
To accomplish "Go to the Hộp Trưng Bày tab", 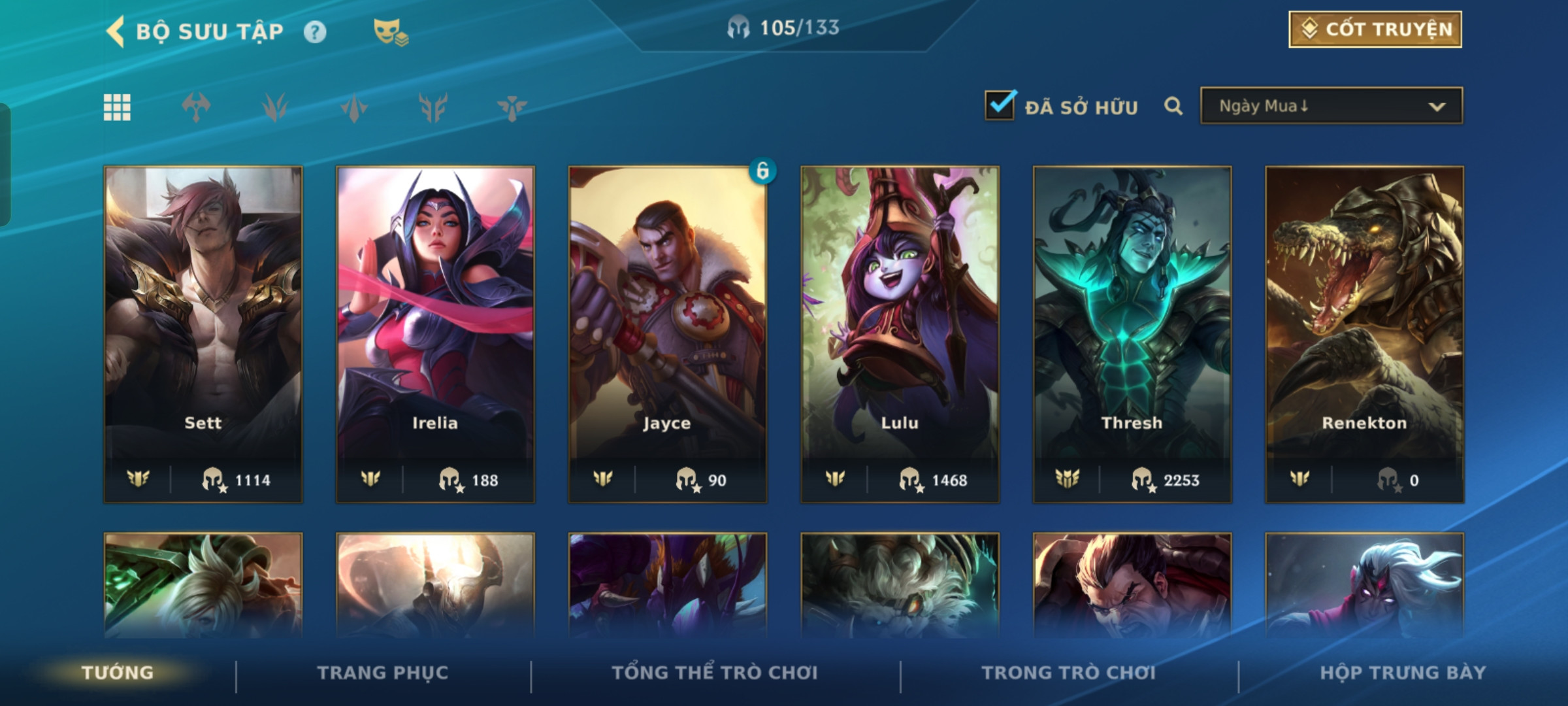I will pyautogui.click(x=1403, y=673).
